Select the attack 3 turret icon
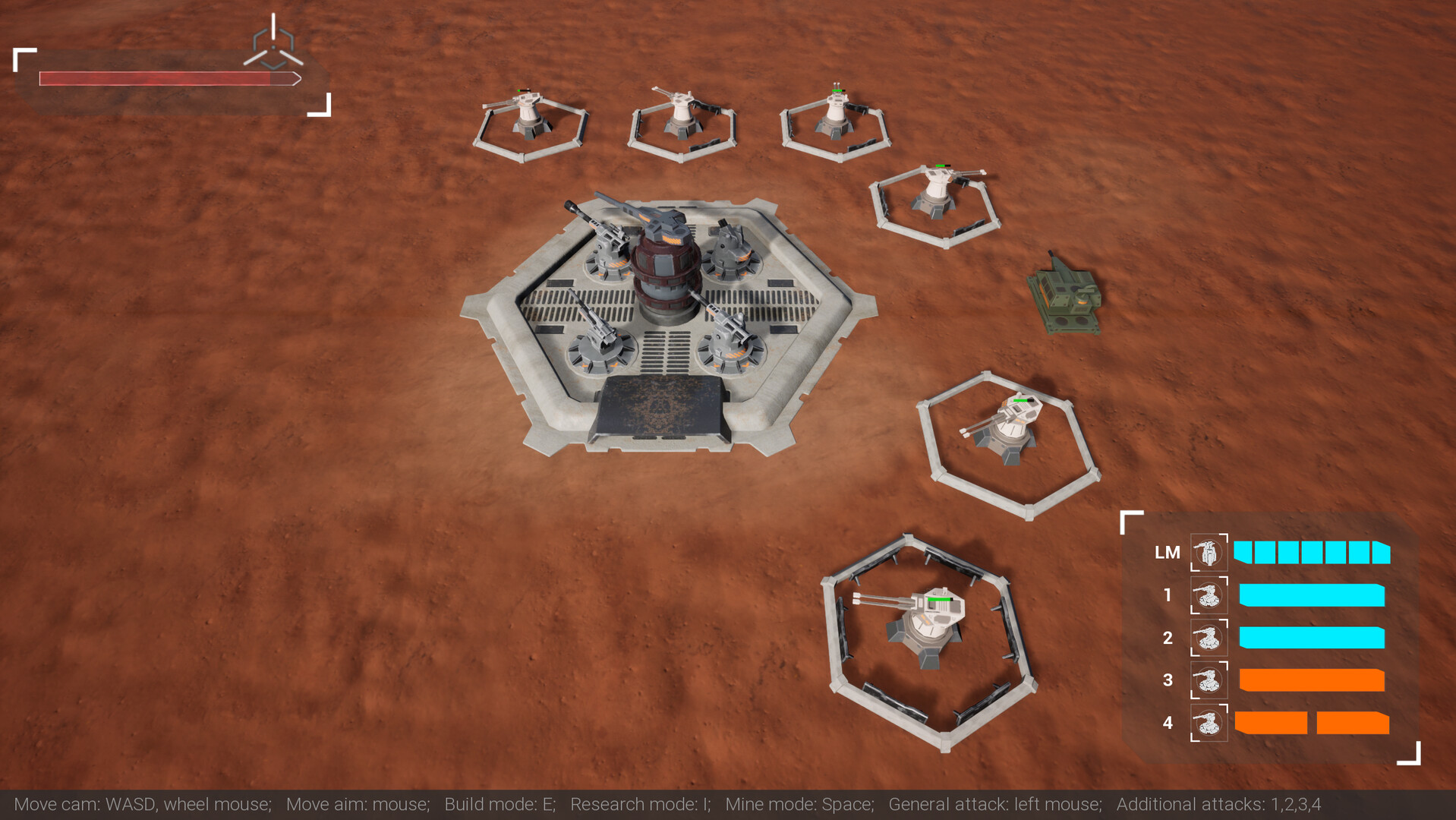The width and height of the screenshot is (1456, 820). [x=1209, y=681]
